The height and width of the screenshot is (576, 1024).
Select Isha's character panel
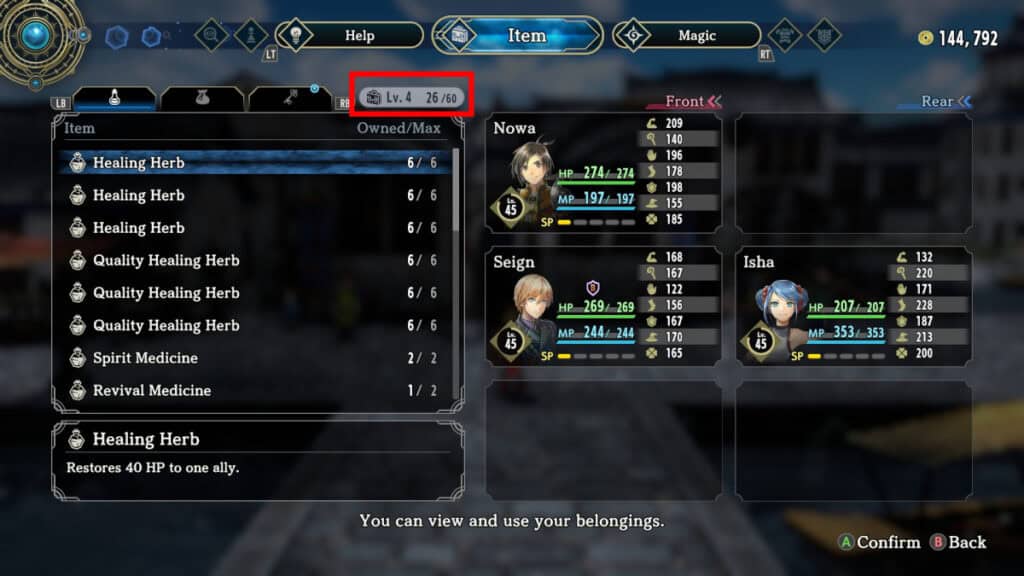[853, 306]
